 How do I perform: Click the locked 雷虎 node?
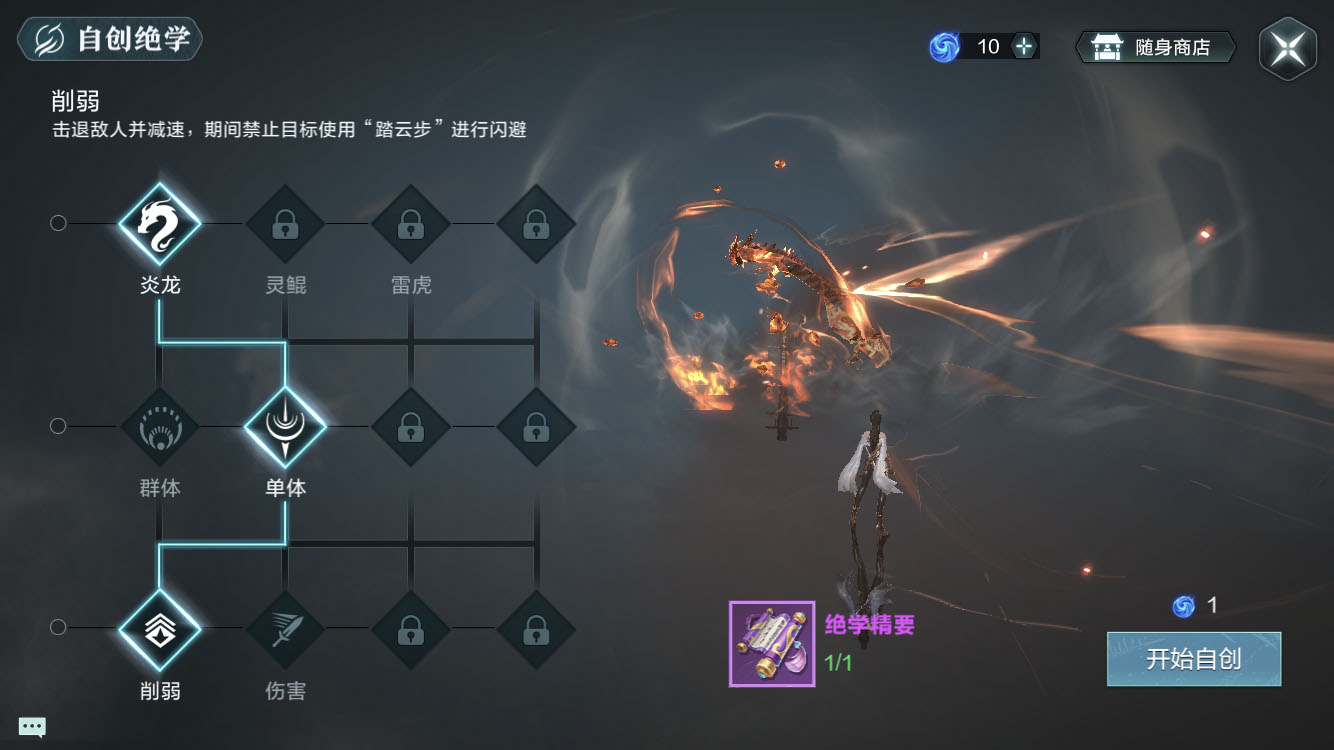coord(411,223)
